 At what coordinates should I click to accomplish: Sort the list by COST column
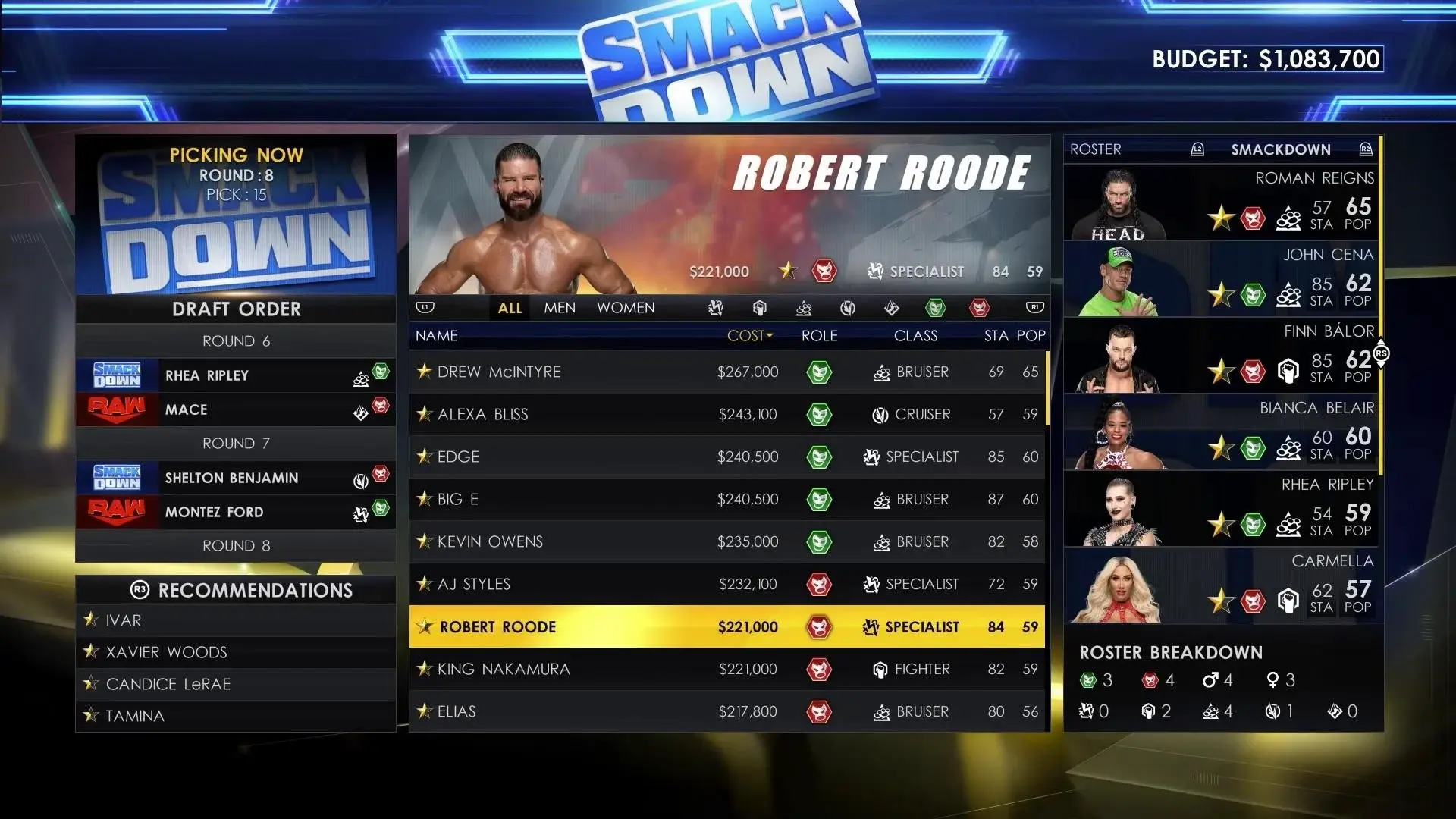click(749, 336)
